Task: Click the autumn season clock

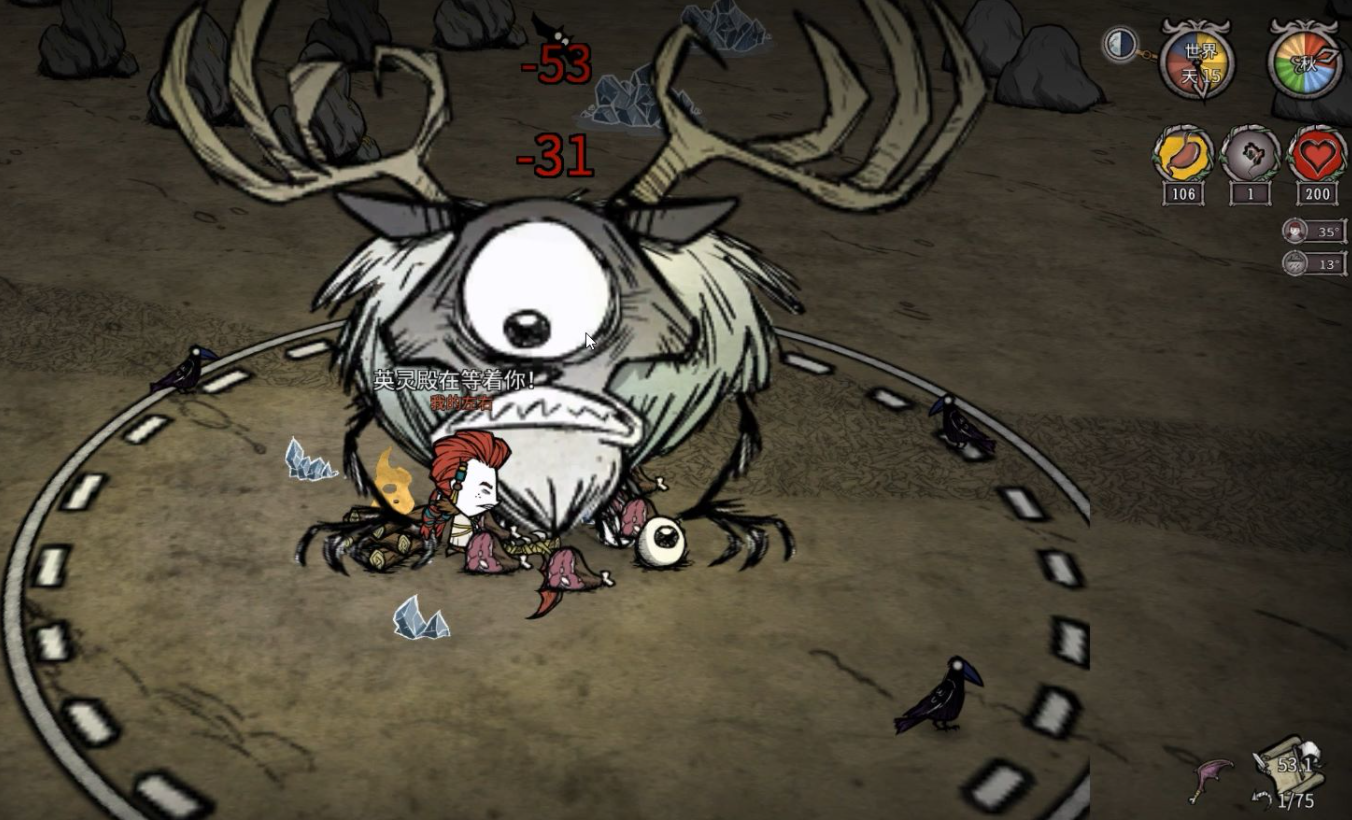Action: click(1306, 63)
